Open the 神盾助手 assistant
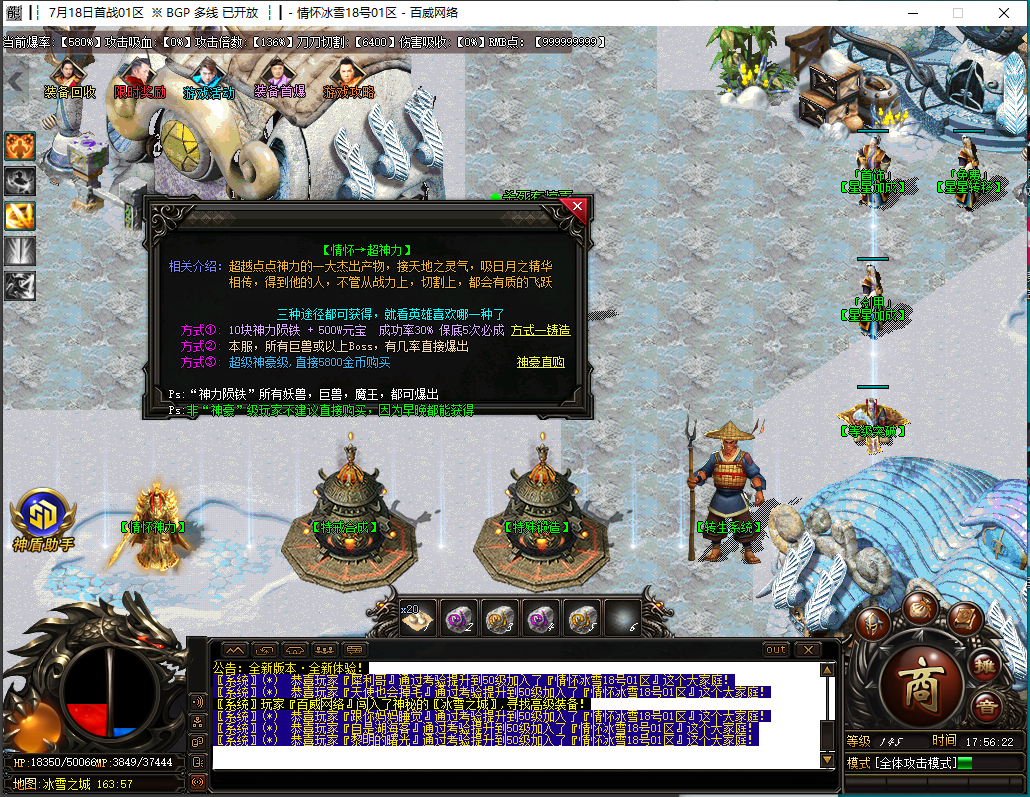This screenshot has height=797, width=1030. click(43, 515)
